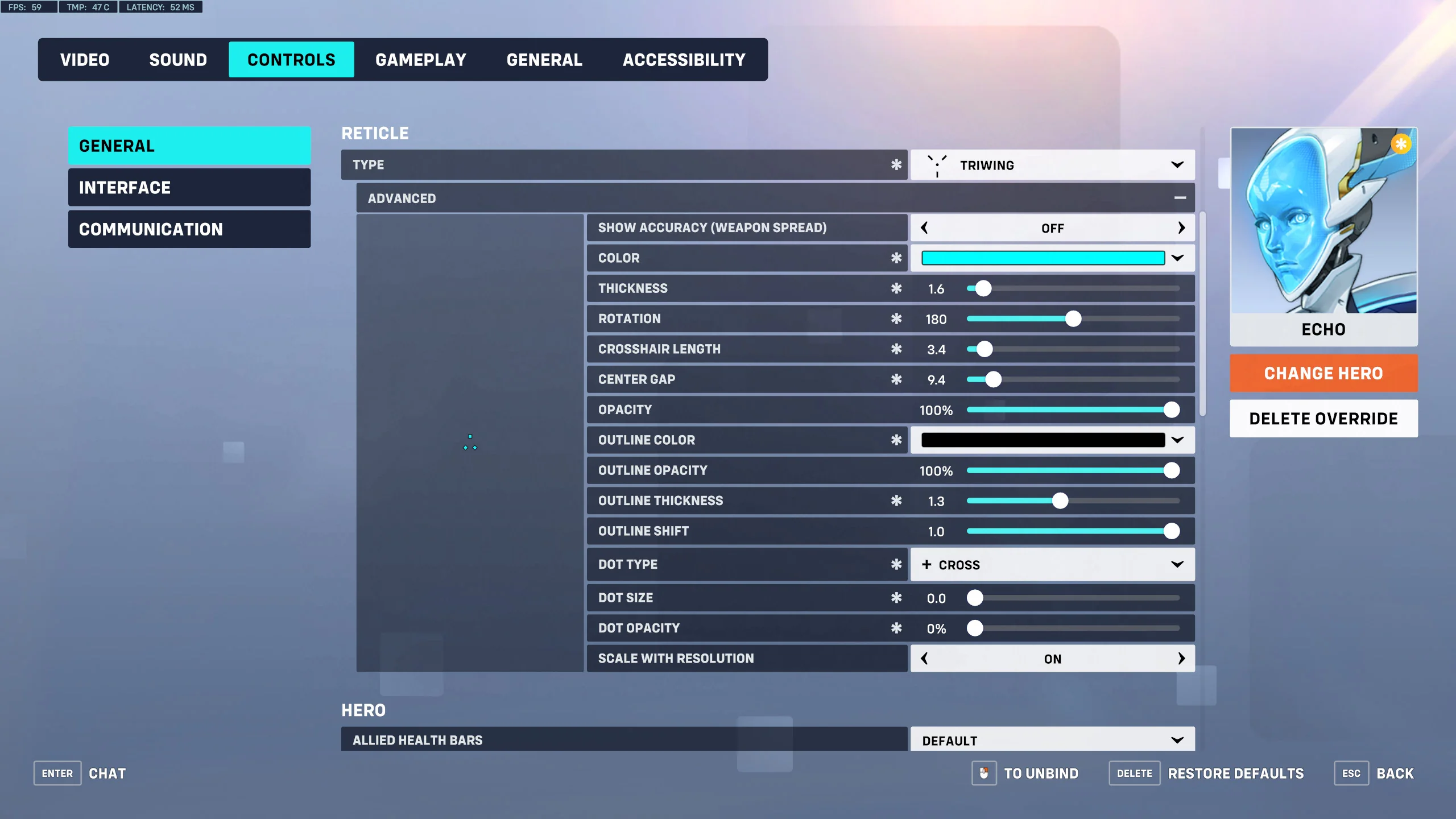Open the Outline Color dropdown
The image size is (1456, 819).
point(1177,440)
